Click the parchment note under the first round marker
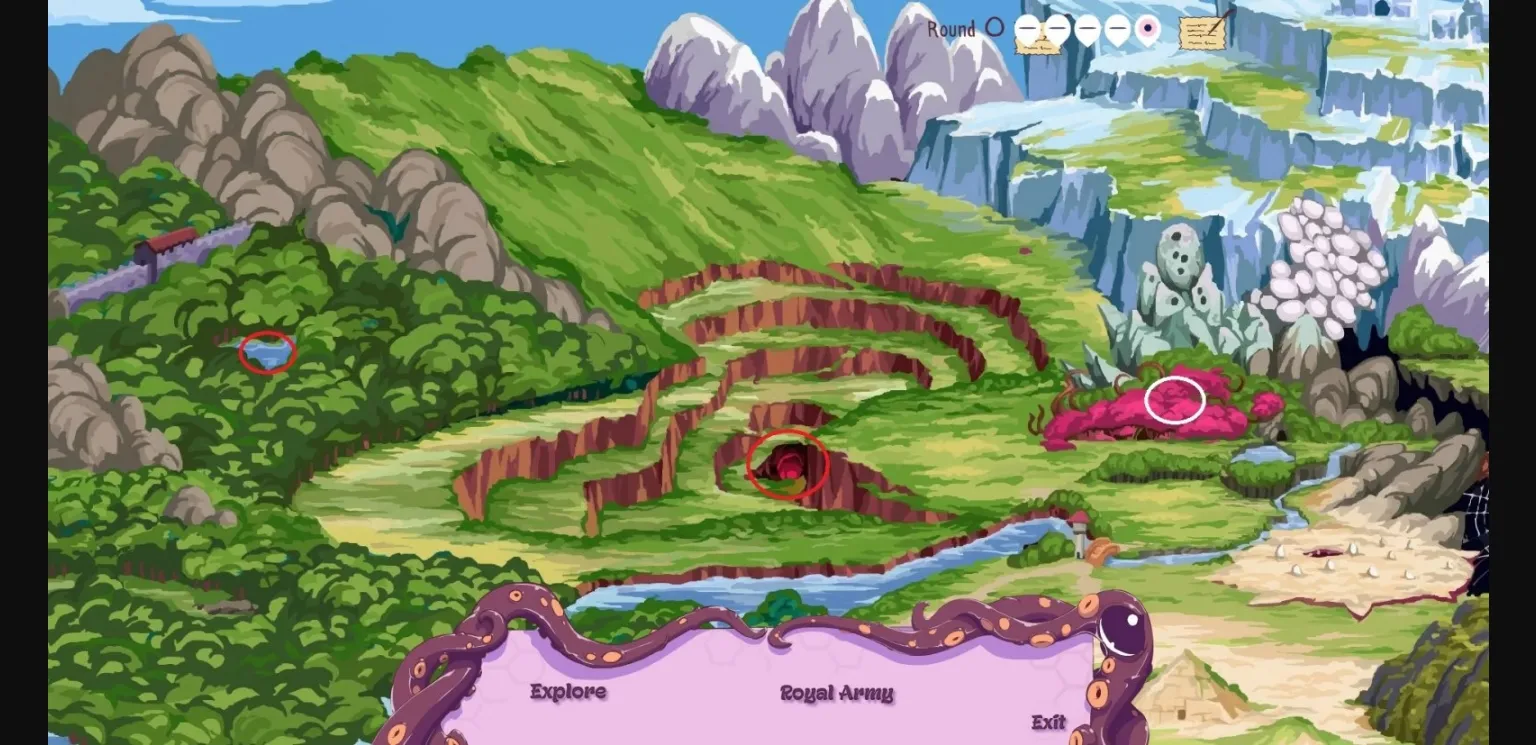Viewport: 1536px width, 745px height. (1038, 45)
